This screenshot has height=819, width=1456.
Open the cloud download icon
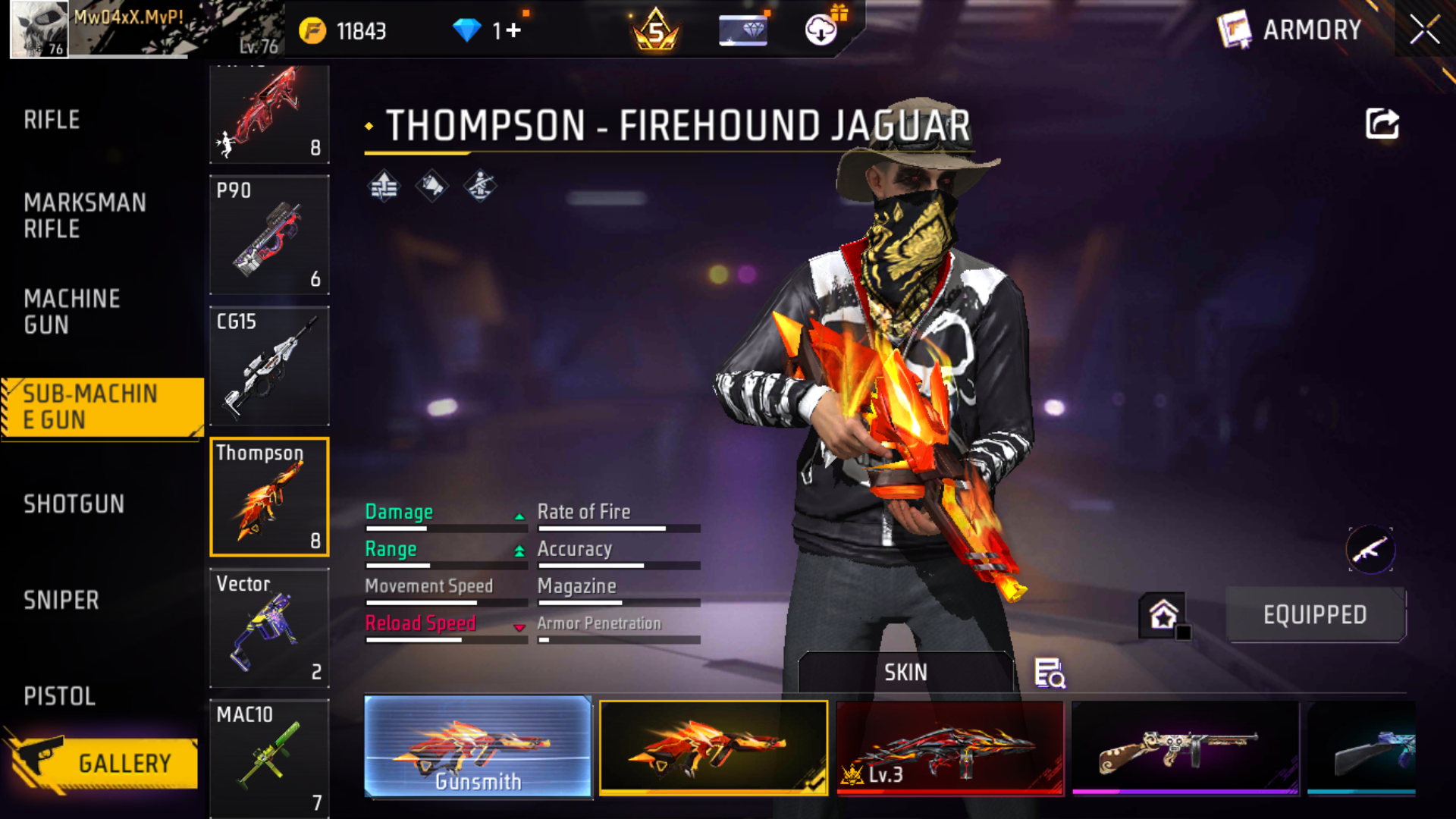click(821, 30)
